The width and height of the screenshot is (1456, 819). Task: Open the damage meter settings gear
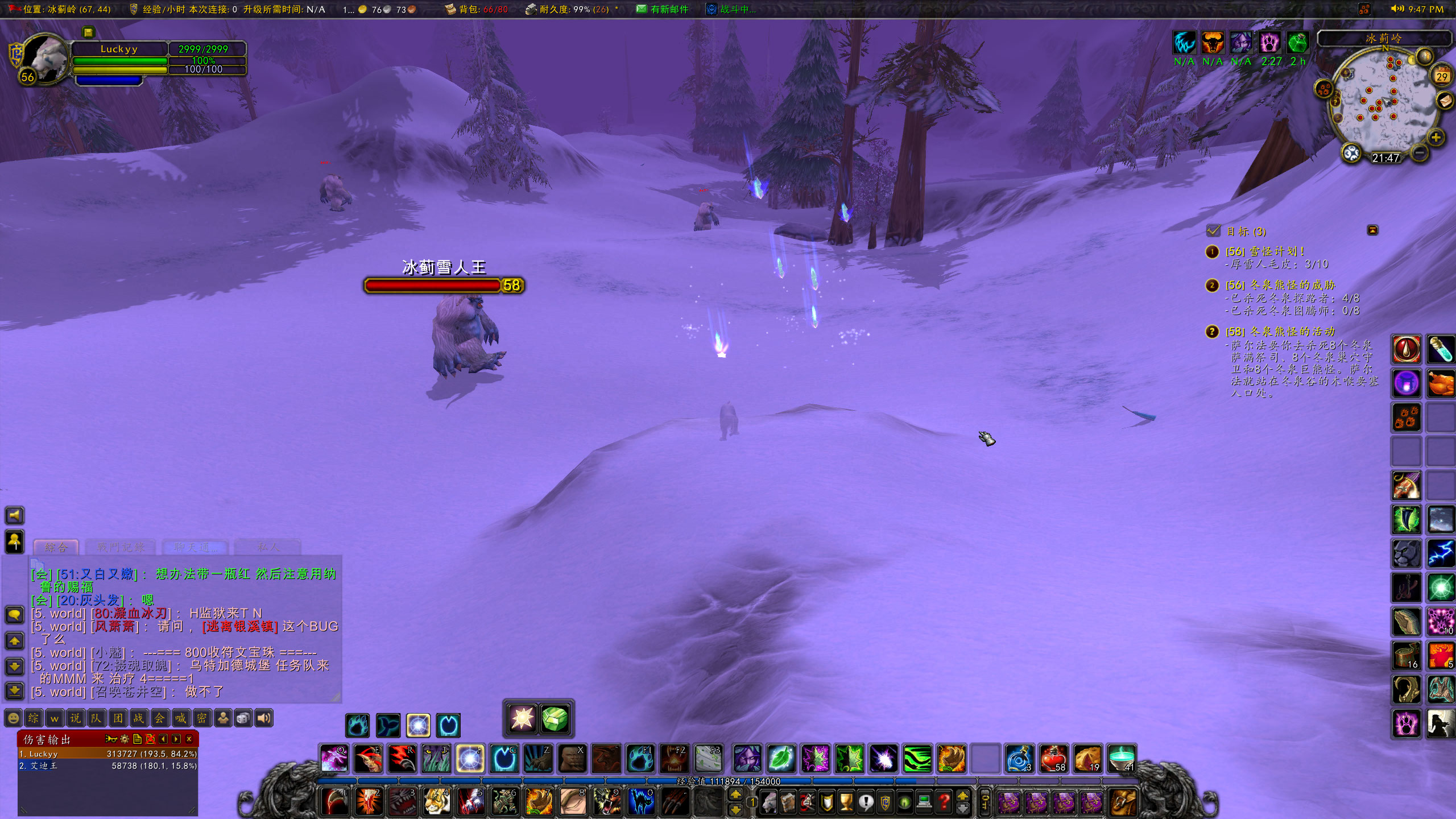click(x=124, y=739)
